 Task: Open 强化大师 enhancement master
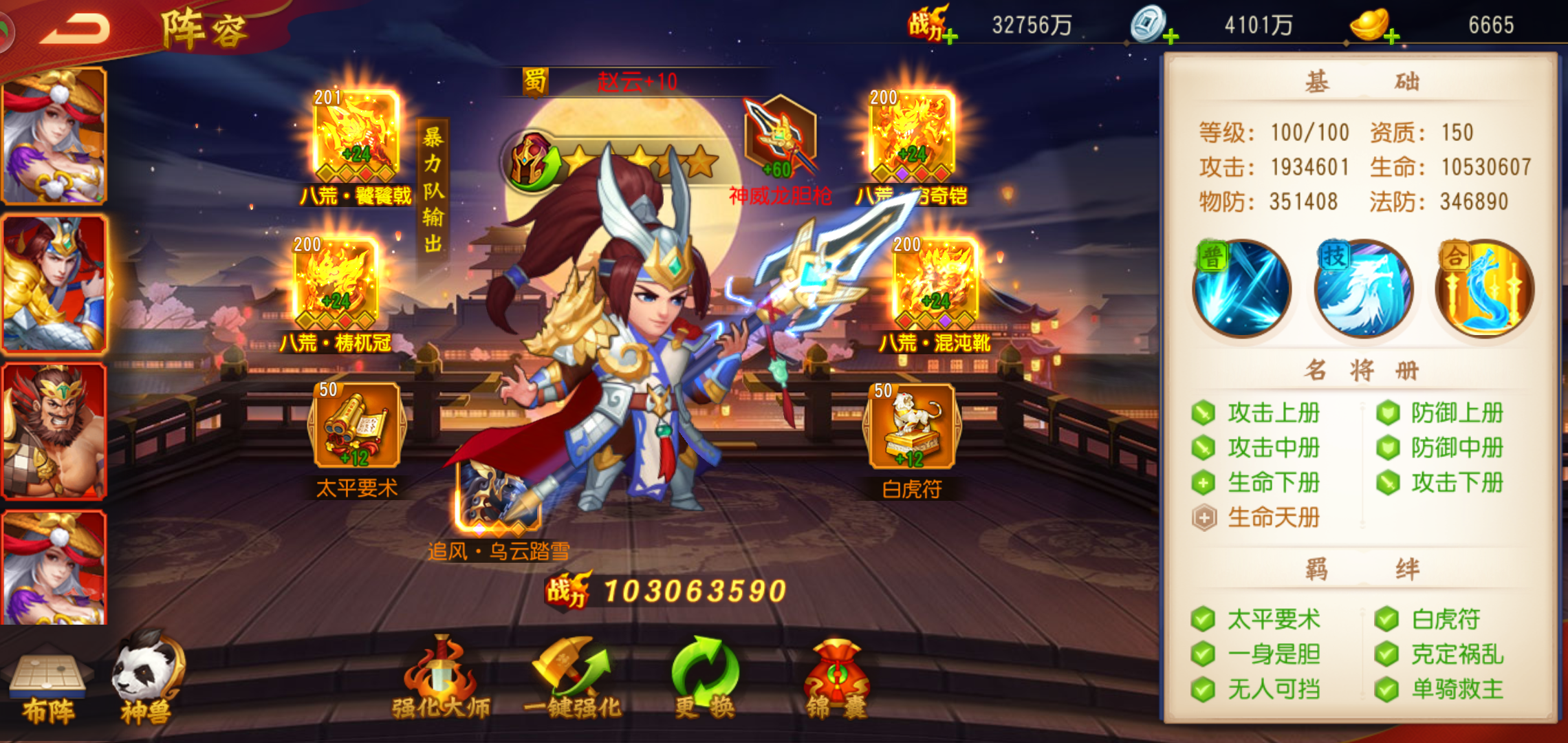click(441, 679)
